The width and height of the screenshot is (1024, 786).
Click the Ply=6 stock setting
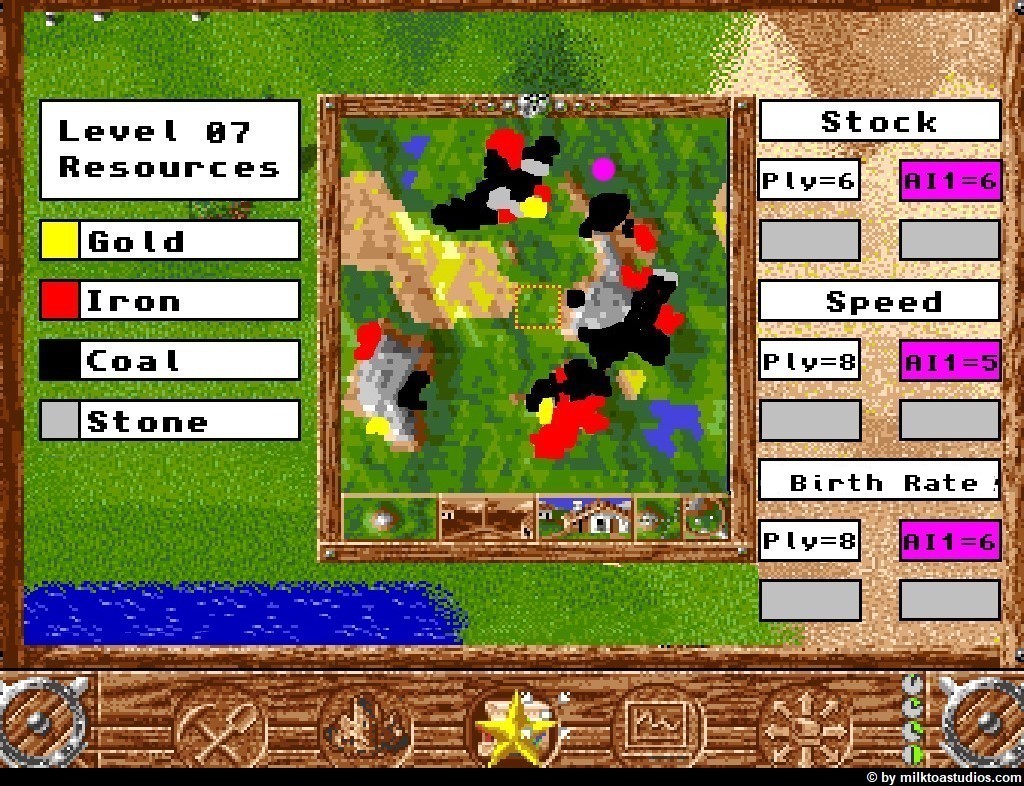pos(808,180)
